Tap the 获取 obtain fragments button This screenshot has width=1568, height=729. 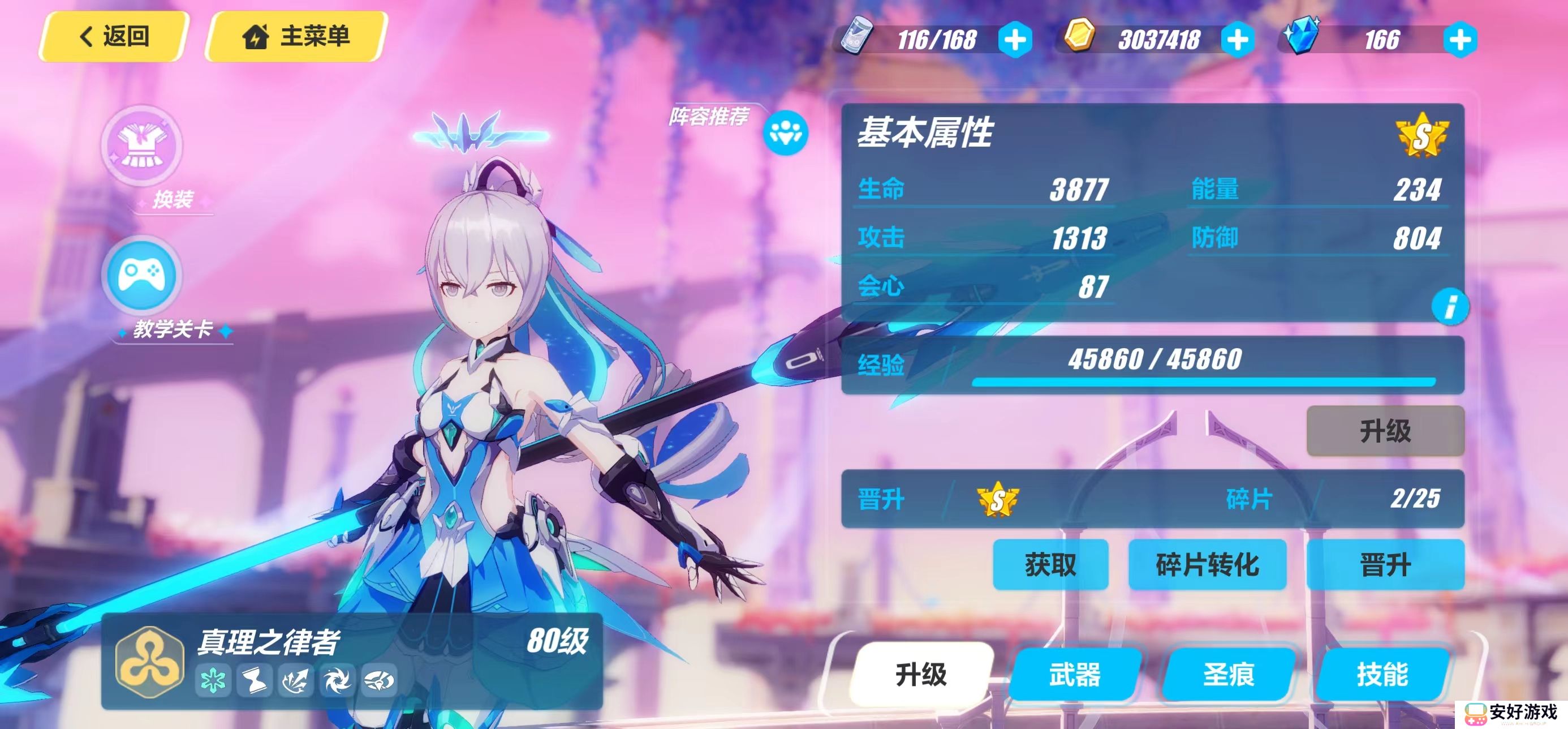pos(1050,564)
